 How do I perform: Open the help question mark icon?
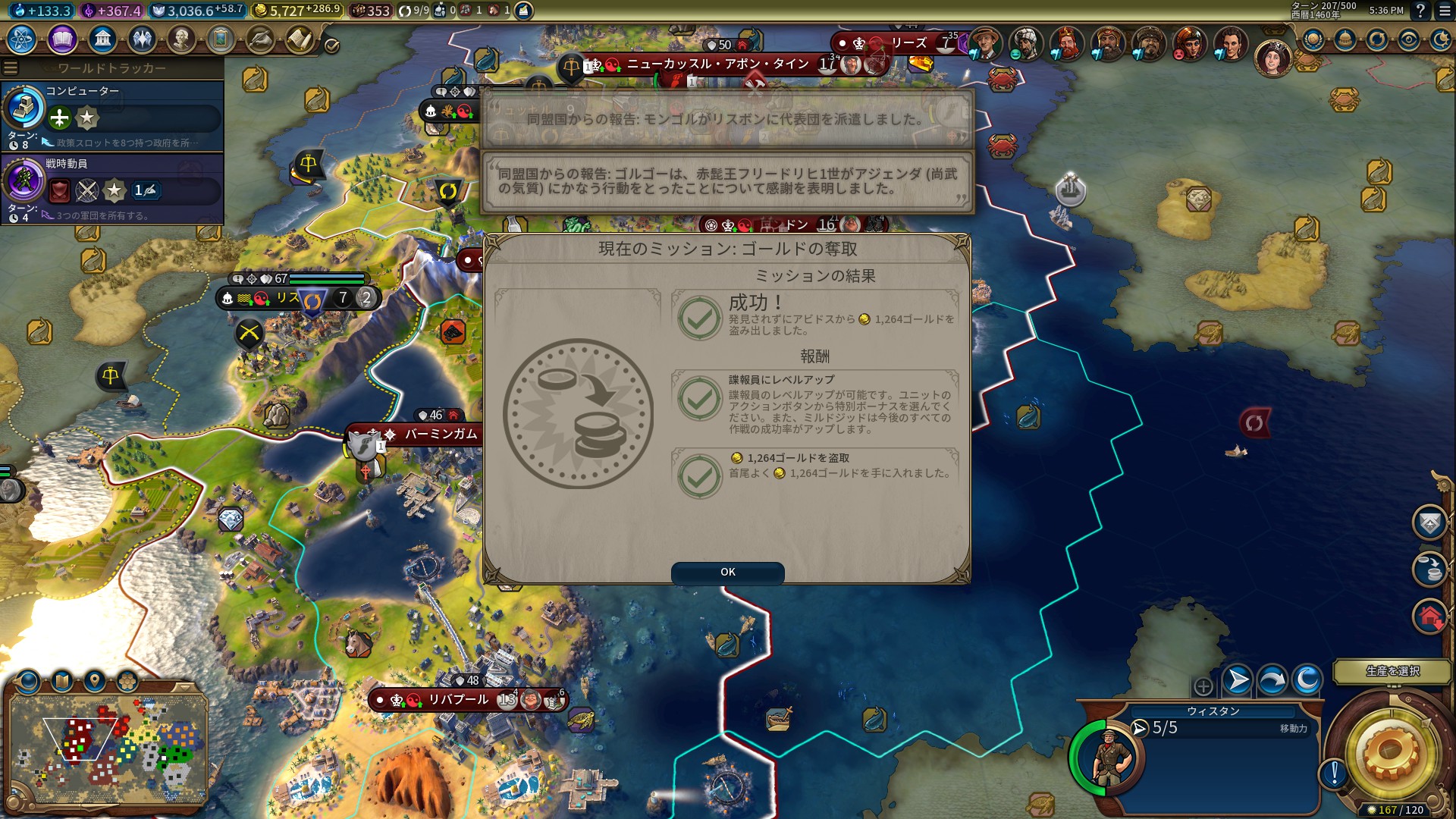[x=1420, y=11]
